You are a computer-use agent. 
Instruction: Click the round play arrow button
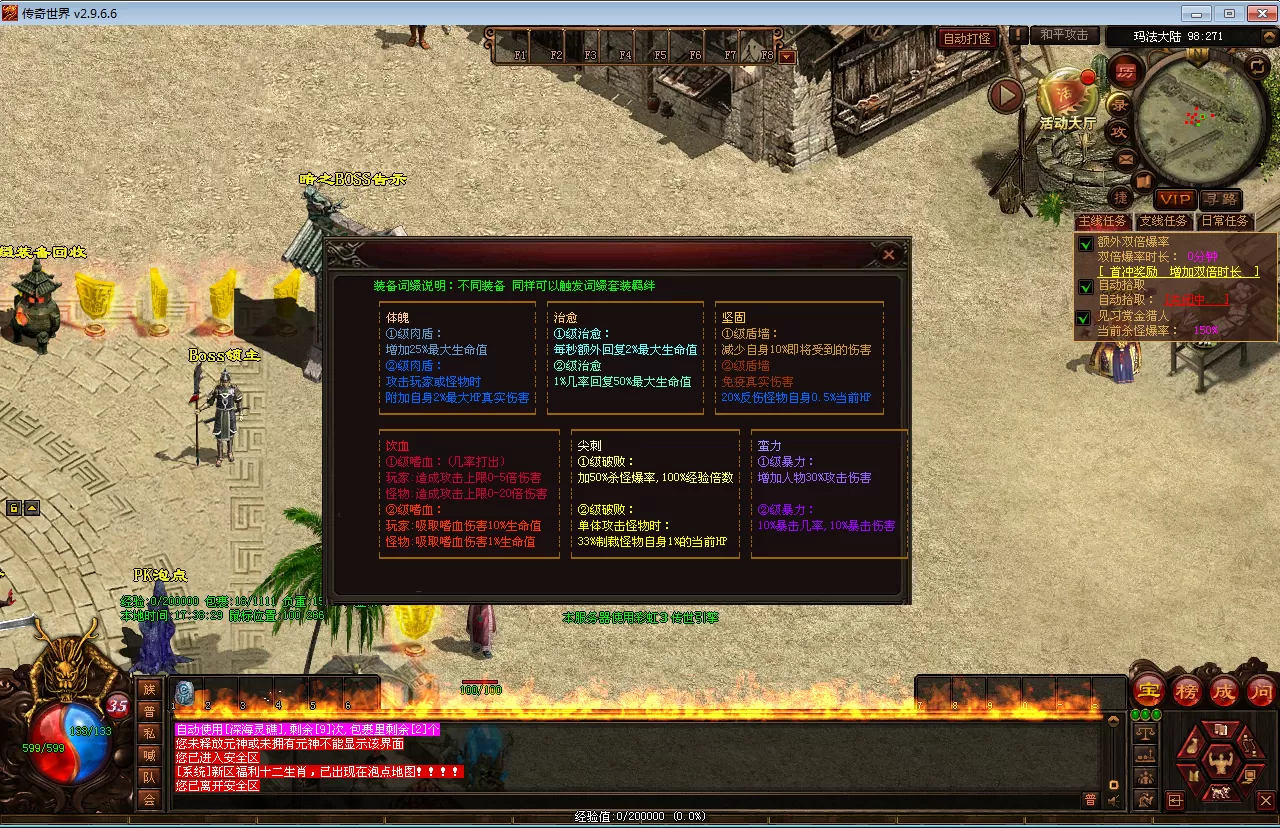tap(1006, 96)
